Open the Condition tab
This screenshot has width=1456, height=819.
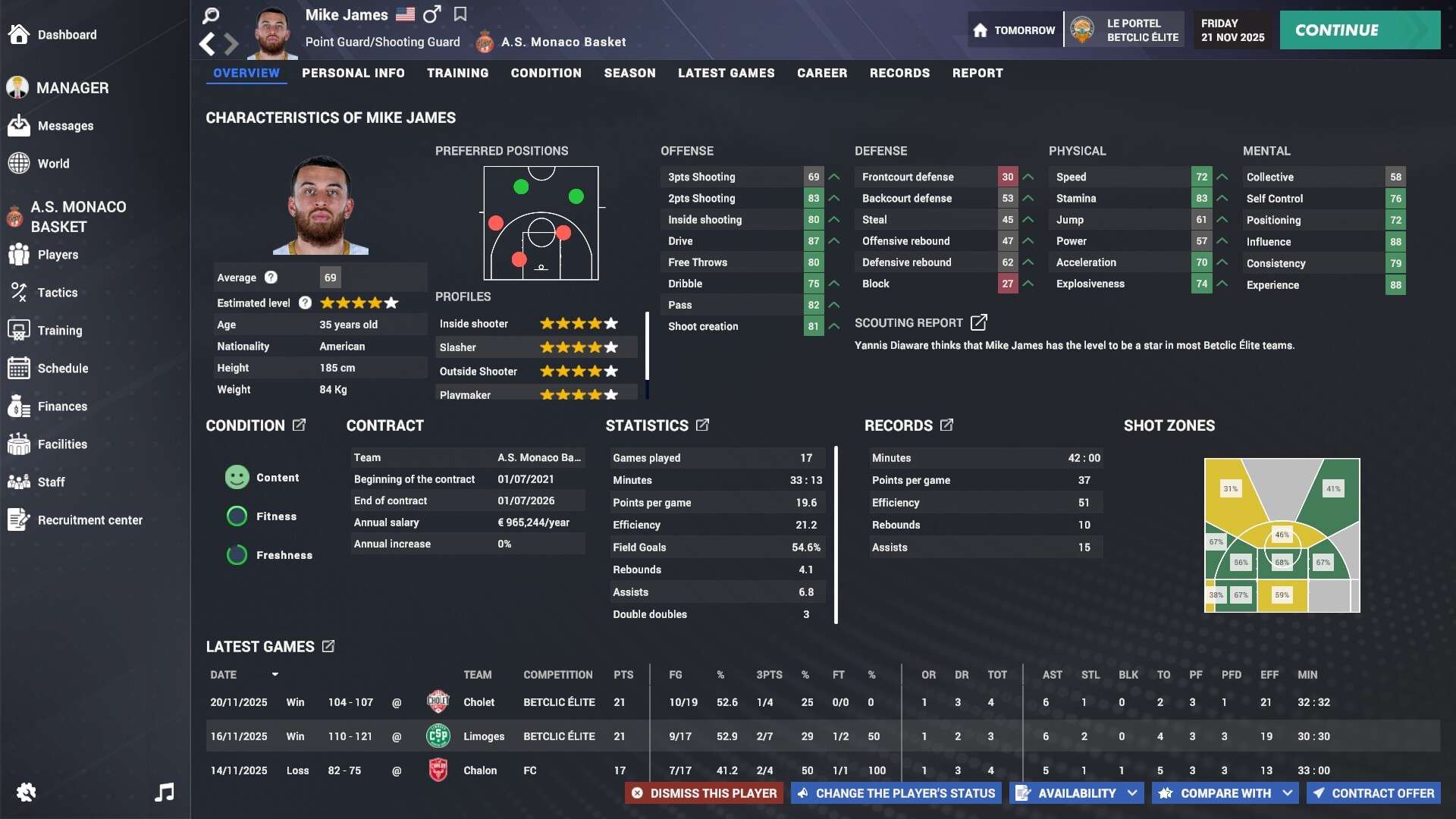pyautogui.click(x=546, y=73)
